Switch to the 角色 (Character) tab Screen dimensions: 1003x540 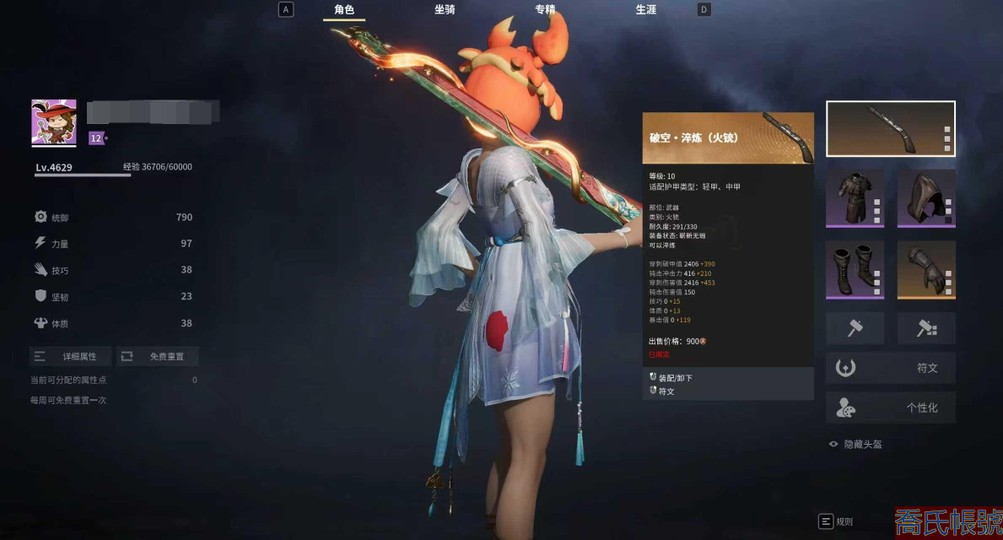pos(344,10)
